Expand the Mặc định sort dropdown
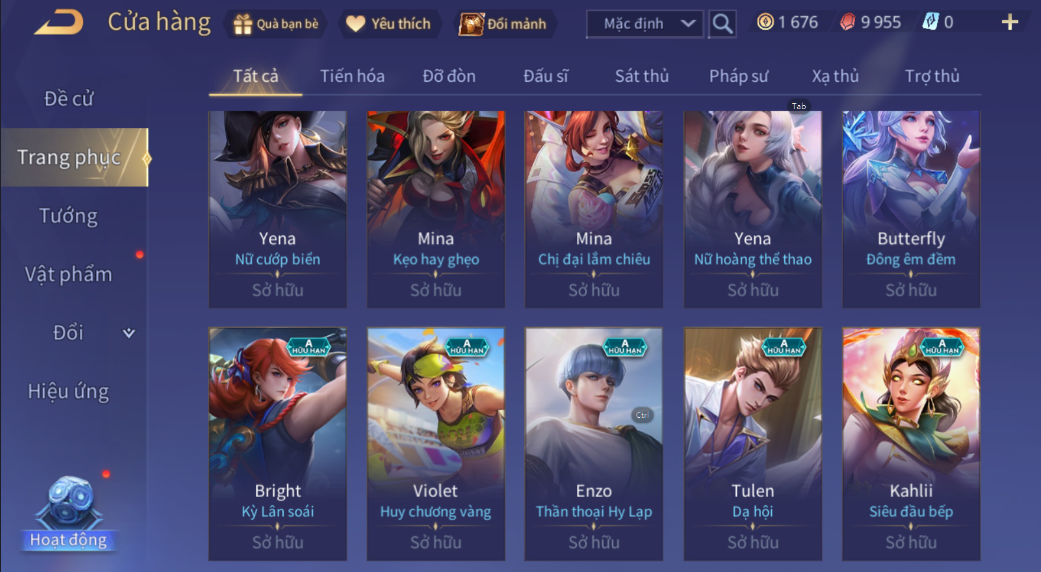This screenshot has height=572, width=1041. [x=645, y=23]
